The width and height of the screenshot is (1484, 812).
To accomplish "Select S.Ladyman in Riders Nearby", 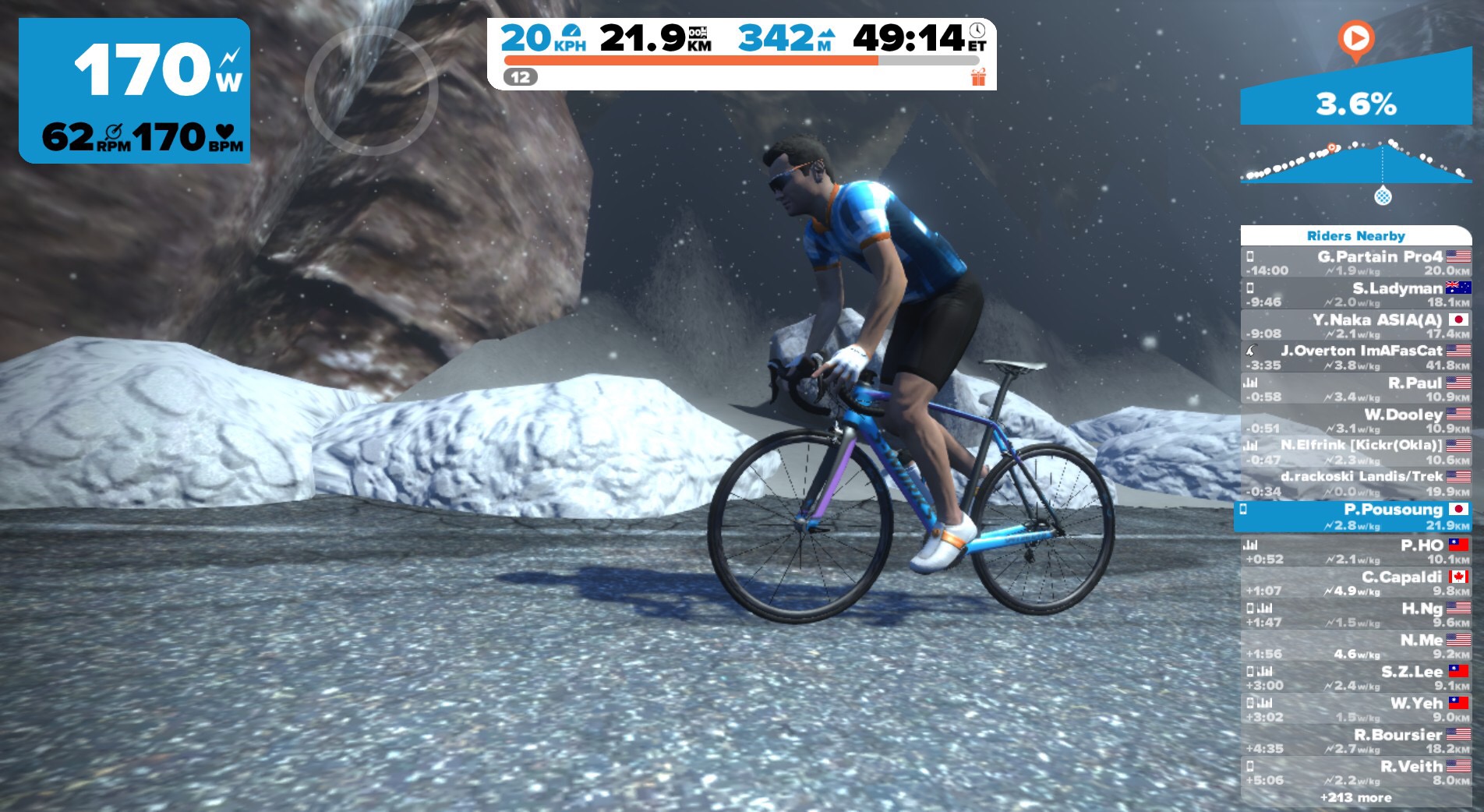I will (1356, 295).
